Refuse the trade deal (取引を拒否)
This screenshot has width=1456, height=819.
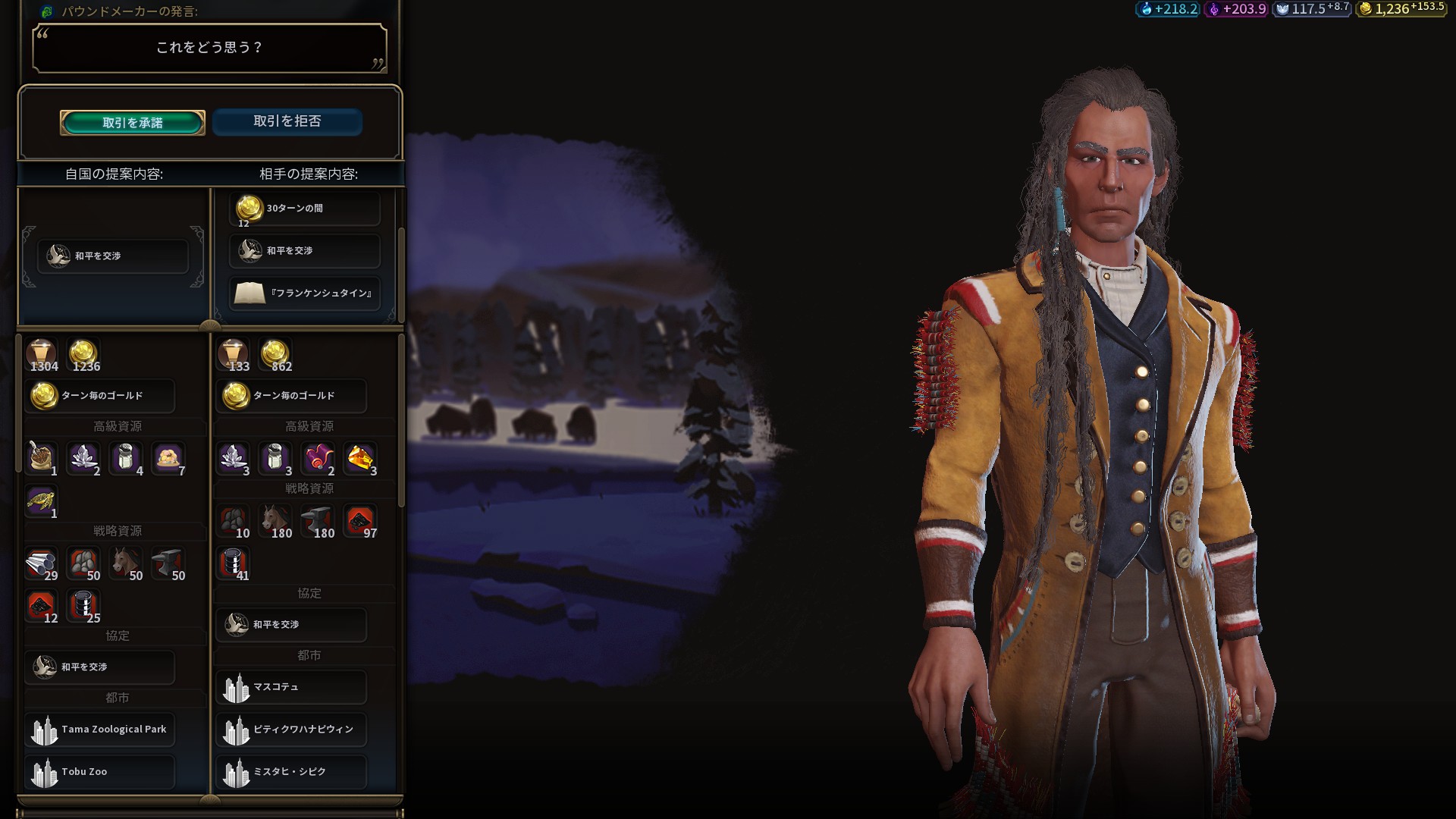pos(287,121)
